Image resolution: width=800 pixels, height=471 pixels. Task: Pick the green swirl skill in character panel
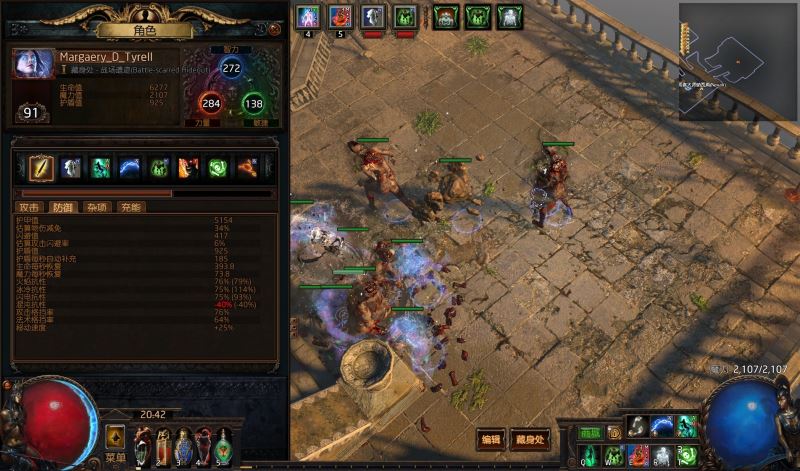218,168
